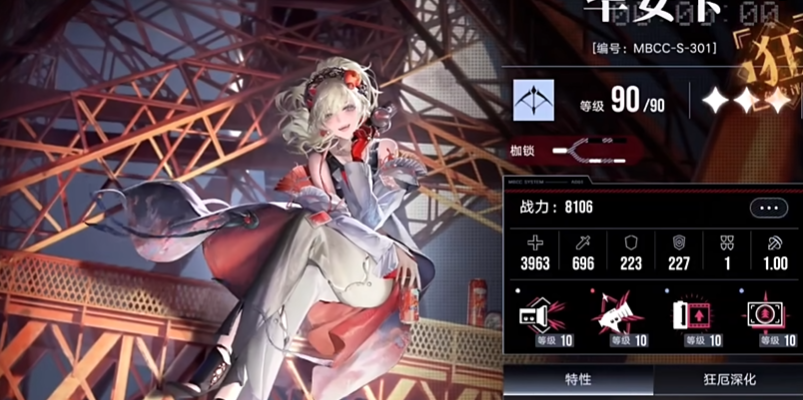Screen dimensions: 803x400
Task: Click the bow class icon
Action: click(x=534, y=101)
